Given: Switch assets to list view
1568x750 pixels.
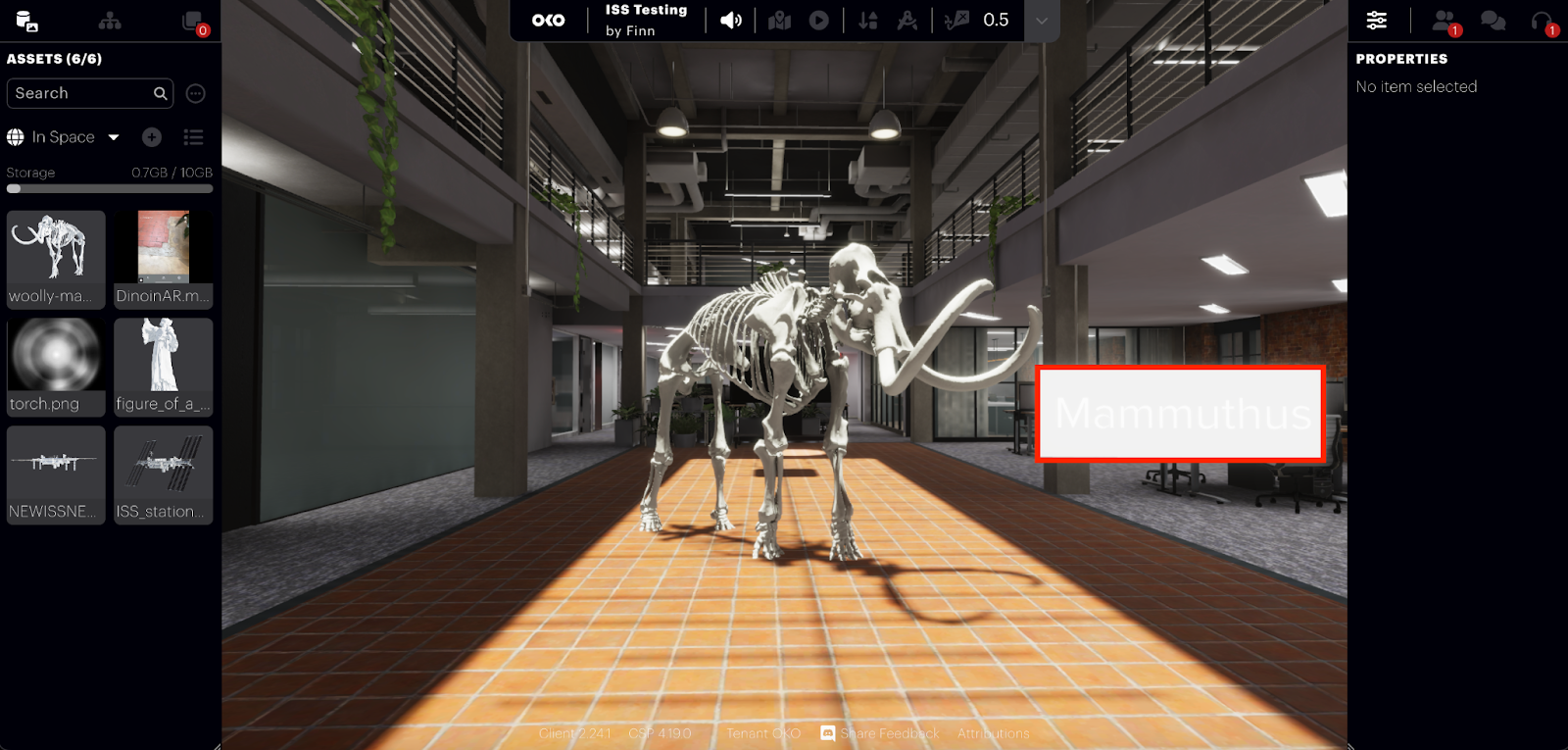Looking at the screenshot, I should coord(193,137).
